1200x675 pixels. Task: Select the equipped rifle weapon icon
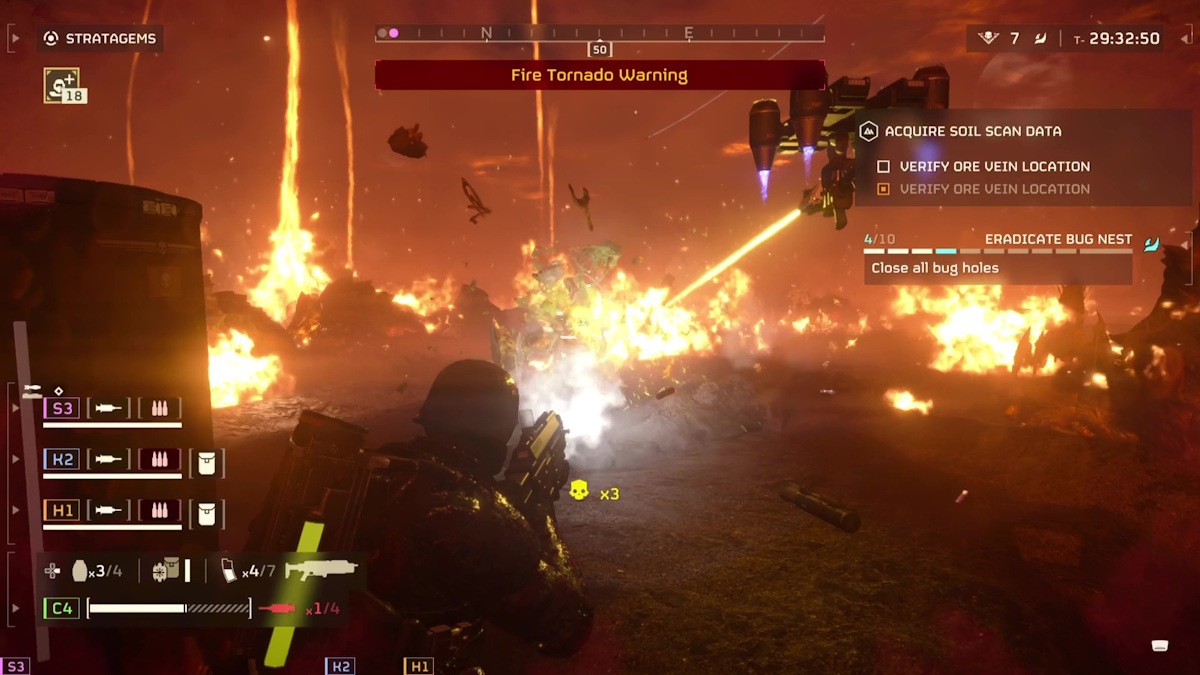coord(320,570)
